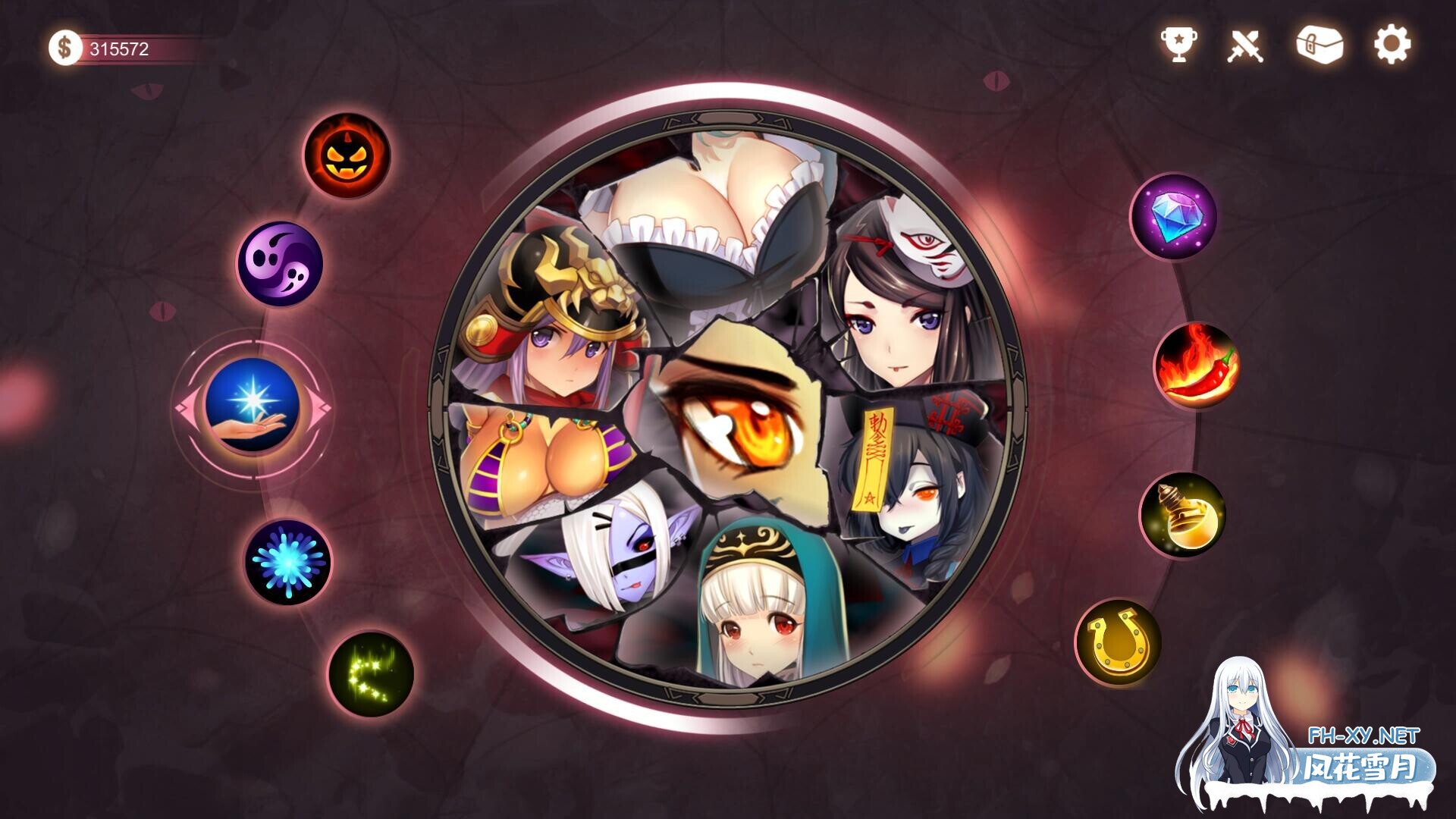Open the treasure chest inventory
This screenshot has width=1456, height=819.
coord(1321,47)
